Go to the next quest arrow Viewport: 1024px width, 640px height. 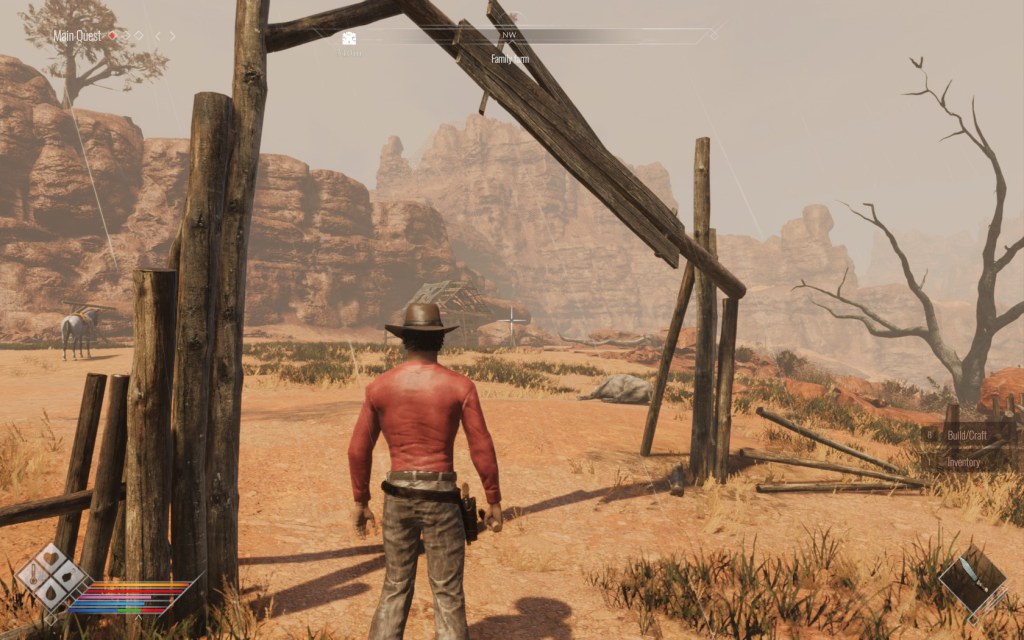[x=172, y=36]
